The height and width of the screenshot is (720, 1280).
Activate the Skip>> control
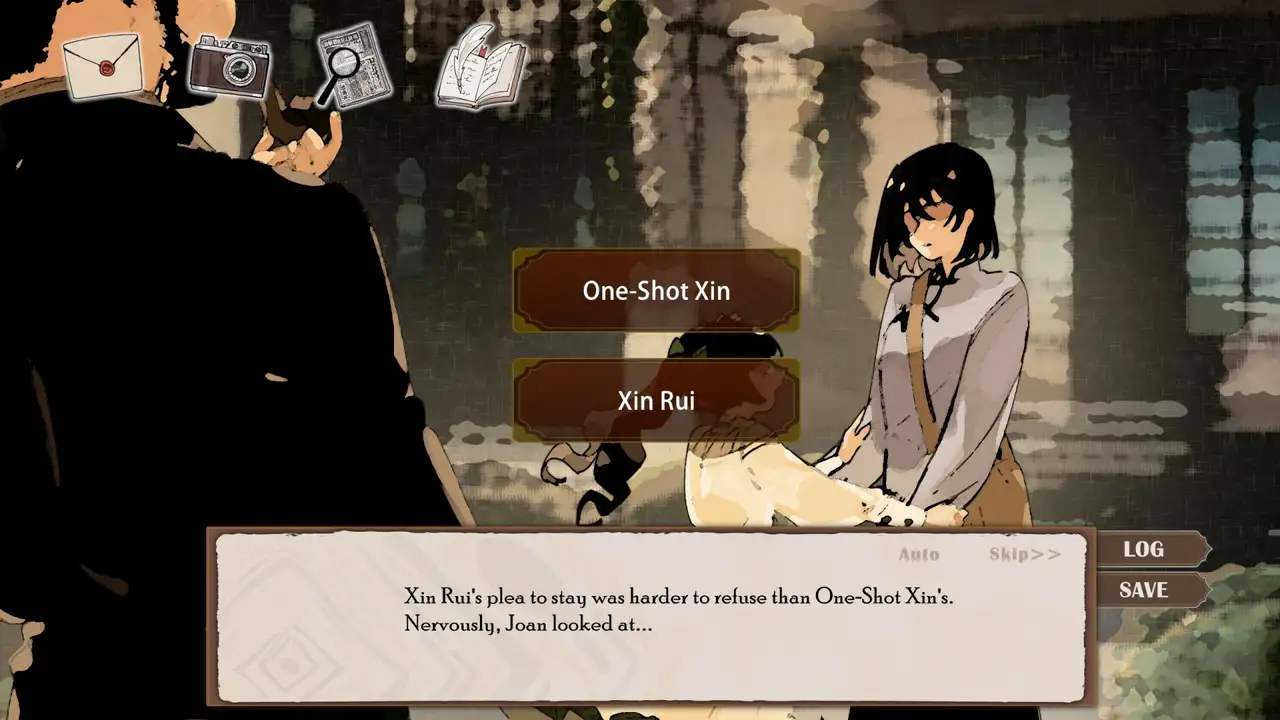(x=1024, y=554)
